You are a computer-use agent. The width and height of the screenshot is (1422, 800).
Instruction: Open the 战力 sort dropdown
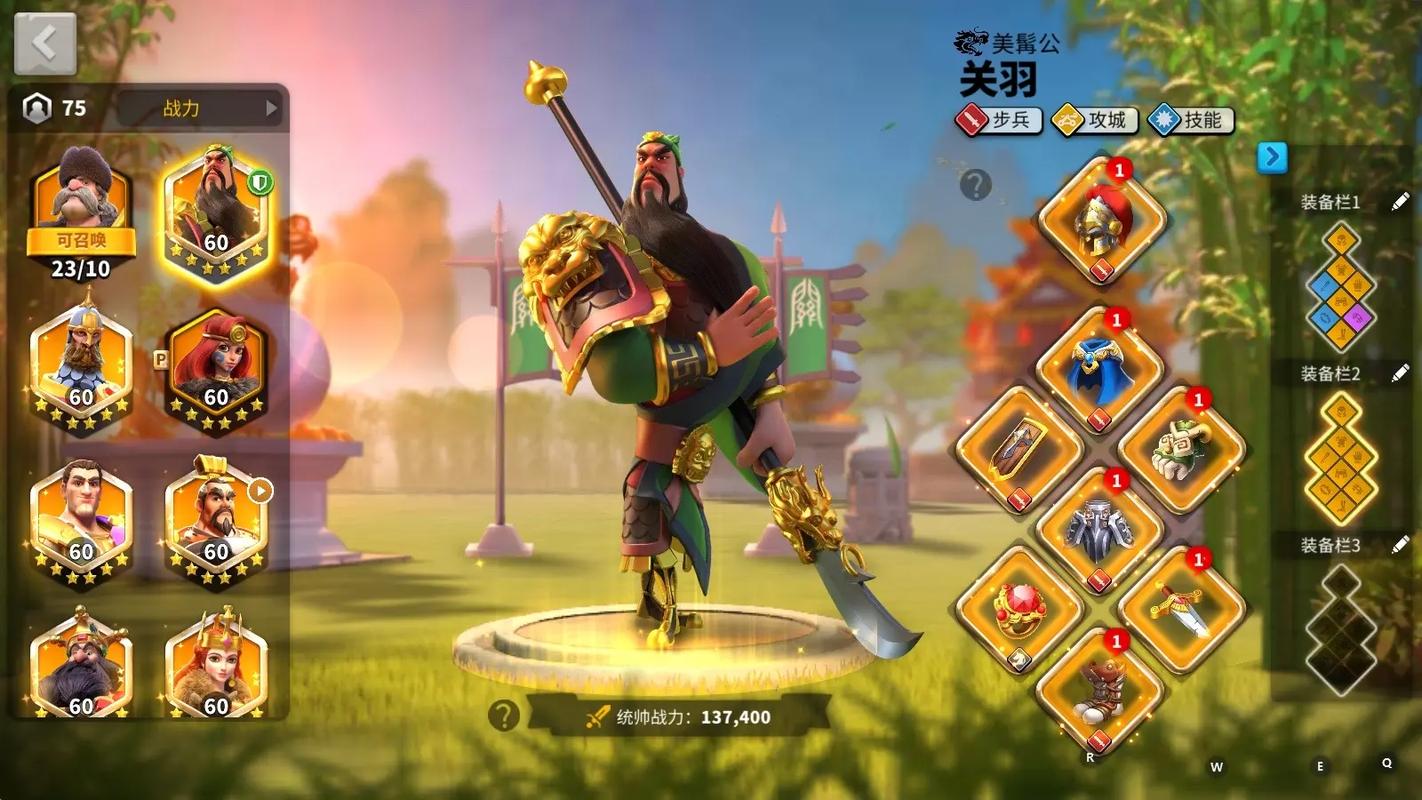tap(199, 109)
